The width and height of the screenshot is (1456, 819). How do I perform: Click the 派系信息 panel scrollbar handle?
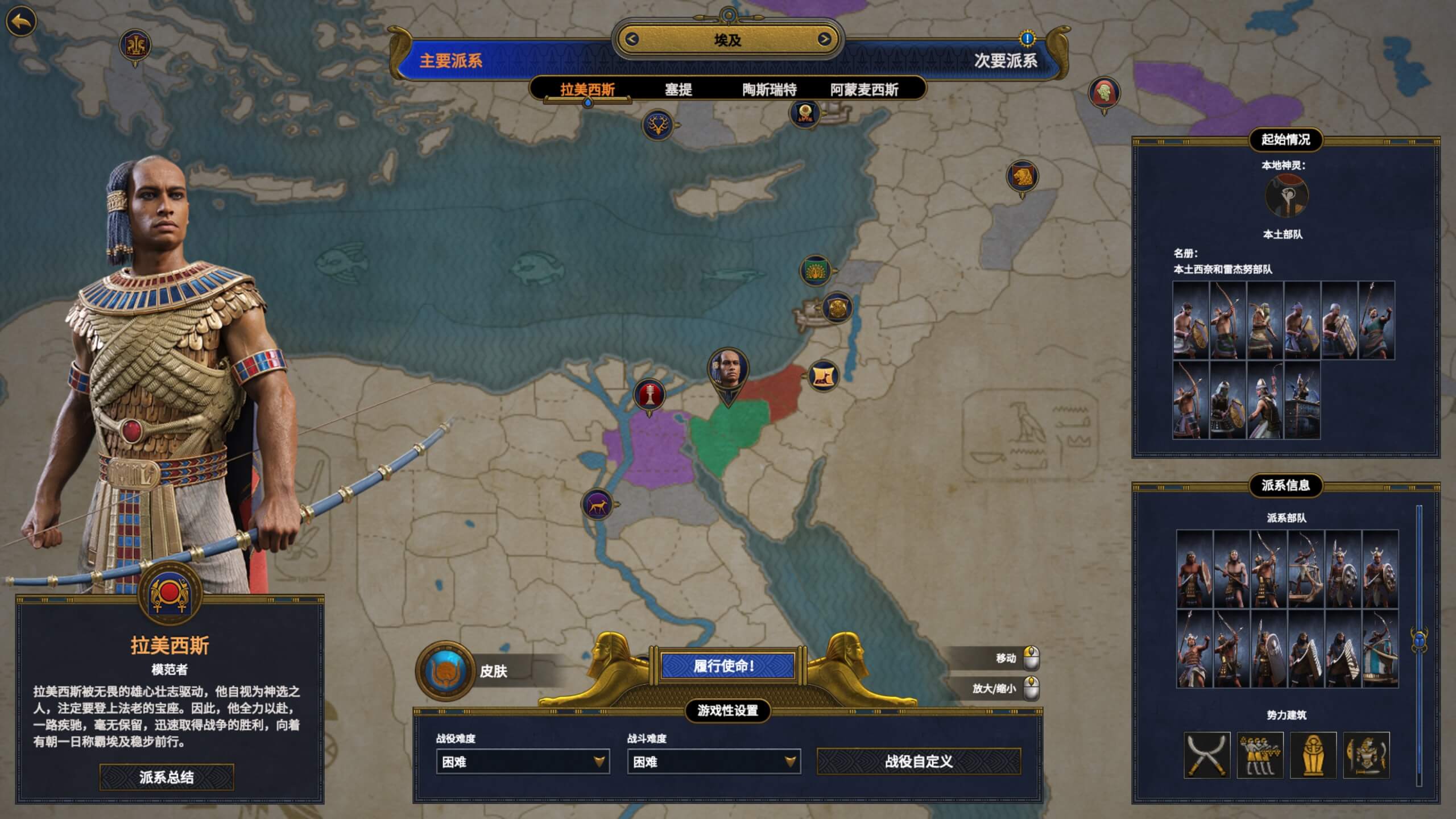coord(1419,639)
